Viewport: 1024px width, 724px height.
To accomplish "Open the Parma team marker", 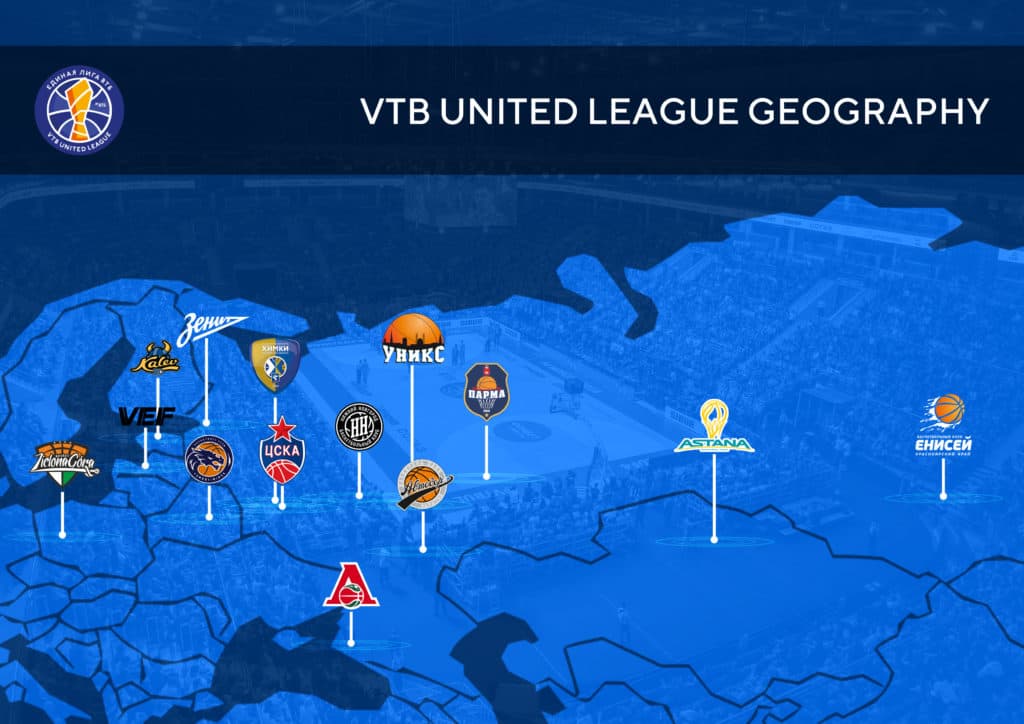I will coord(487,391).
